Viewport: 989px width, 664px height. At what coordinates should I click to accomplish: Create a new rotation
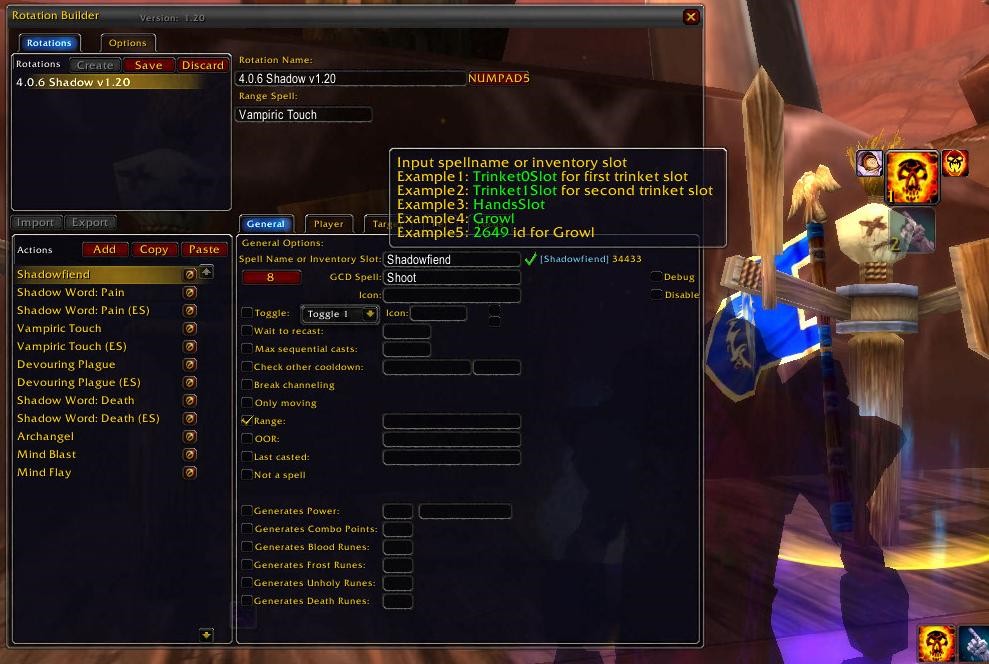point(95,65)
